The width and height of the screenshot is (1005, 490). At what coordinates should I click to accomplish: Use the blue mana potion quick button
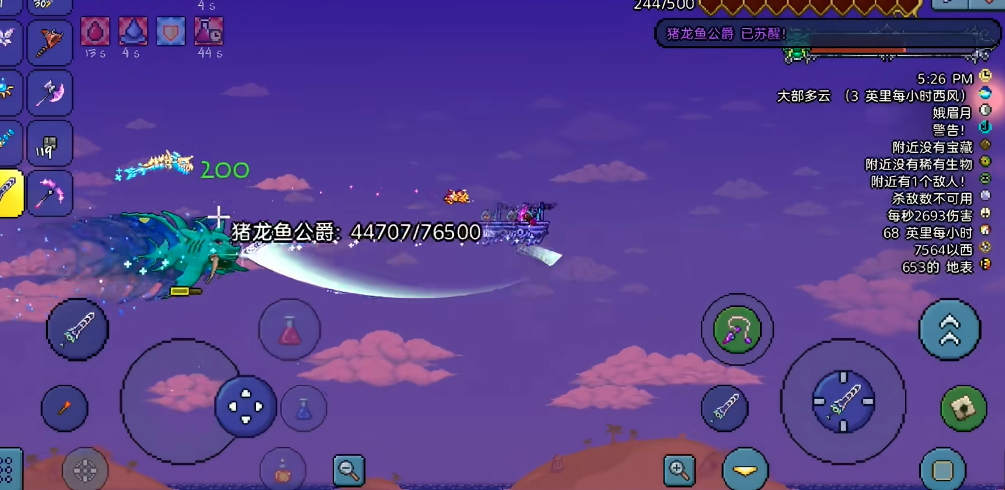click(x=304, y=408)
